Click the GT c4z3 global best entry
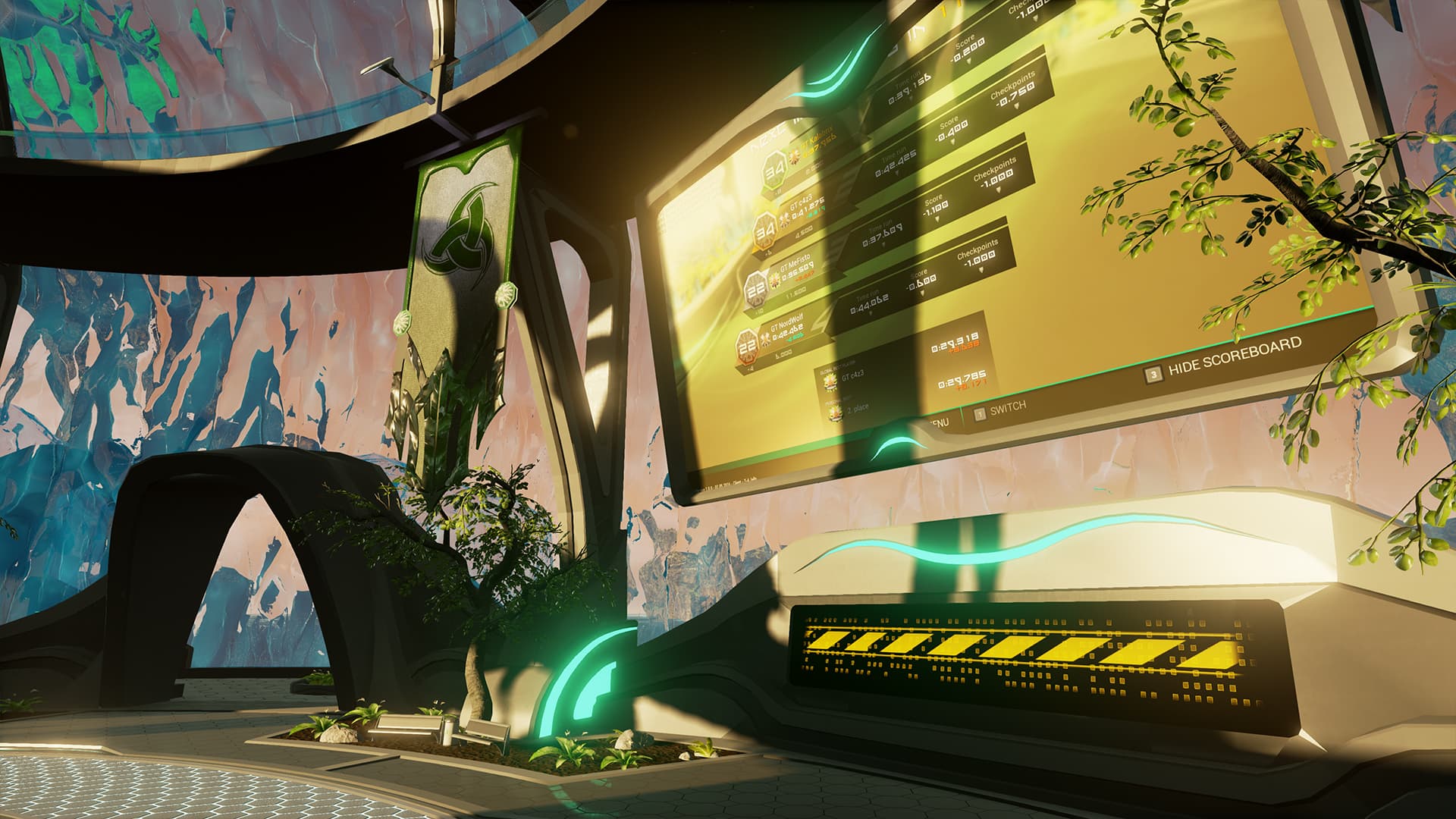Screen dimensions: 1456x819 click(853, 377)
